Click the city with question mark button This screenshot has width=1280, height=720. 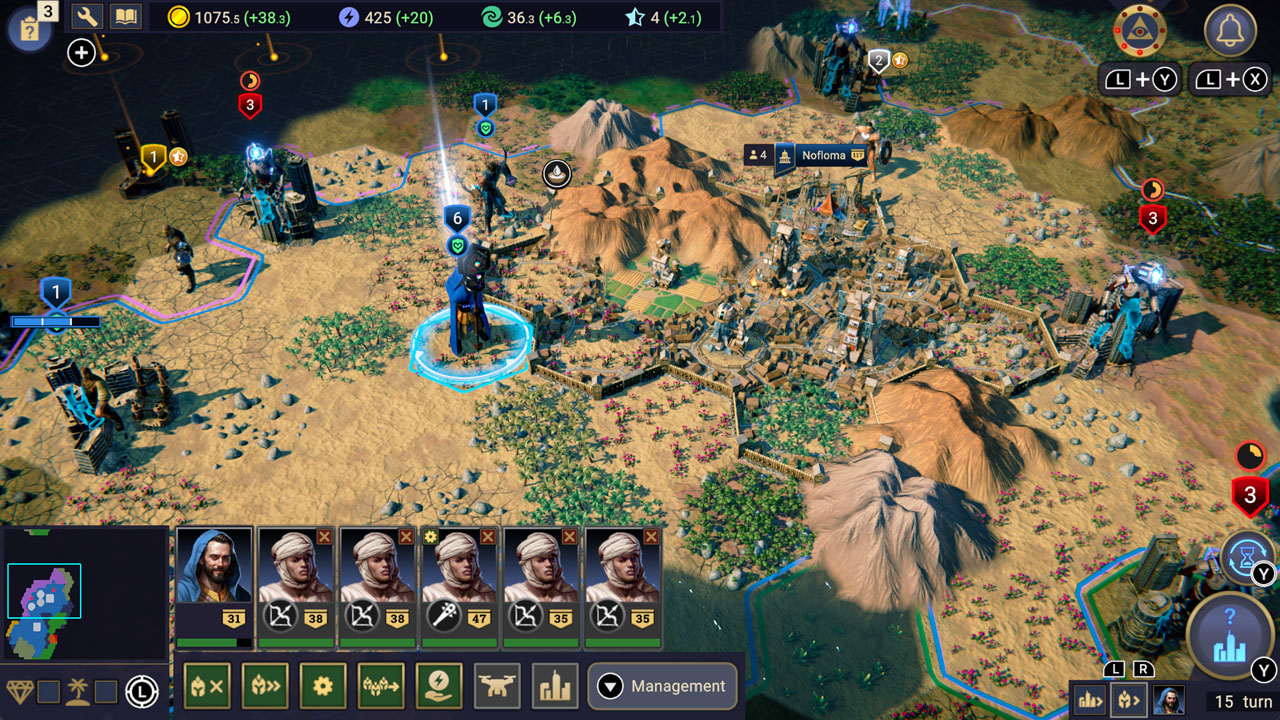1228,636
